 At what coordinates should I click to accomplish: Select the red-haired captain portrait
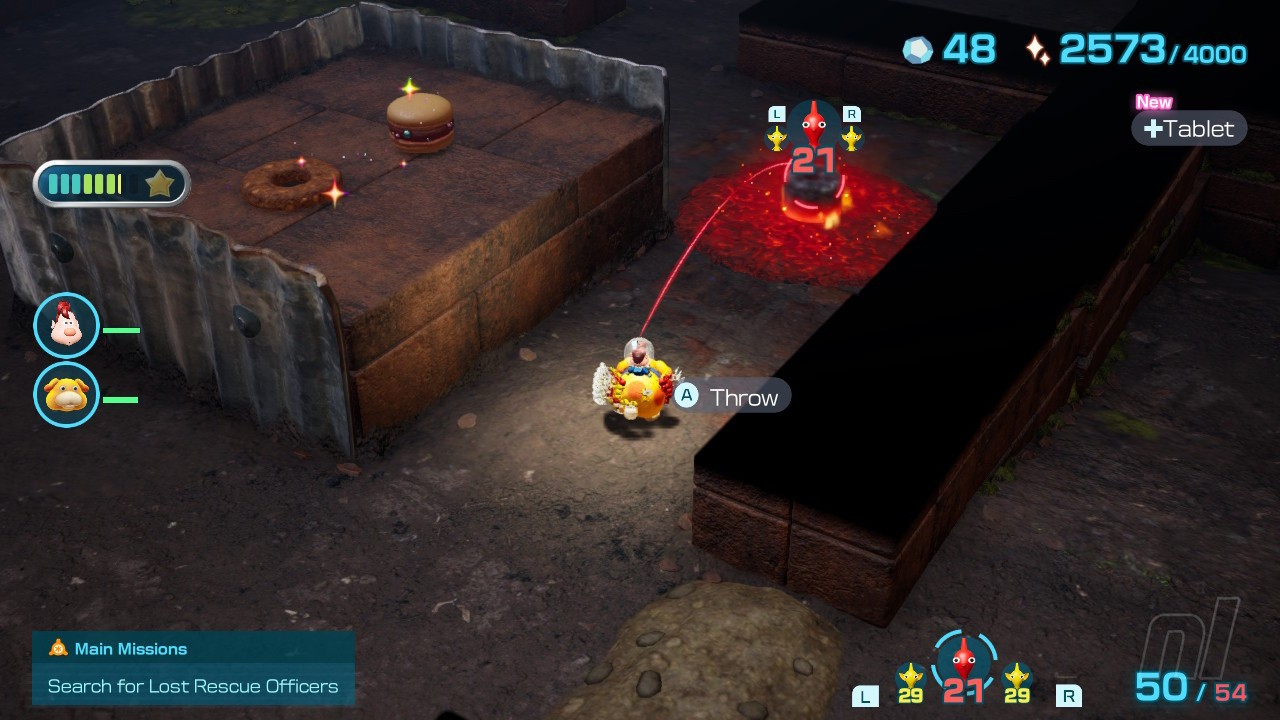pyautogui.click(x=66, y=326)
